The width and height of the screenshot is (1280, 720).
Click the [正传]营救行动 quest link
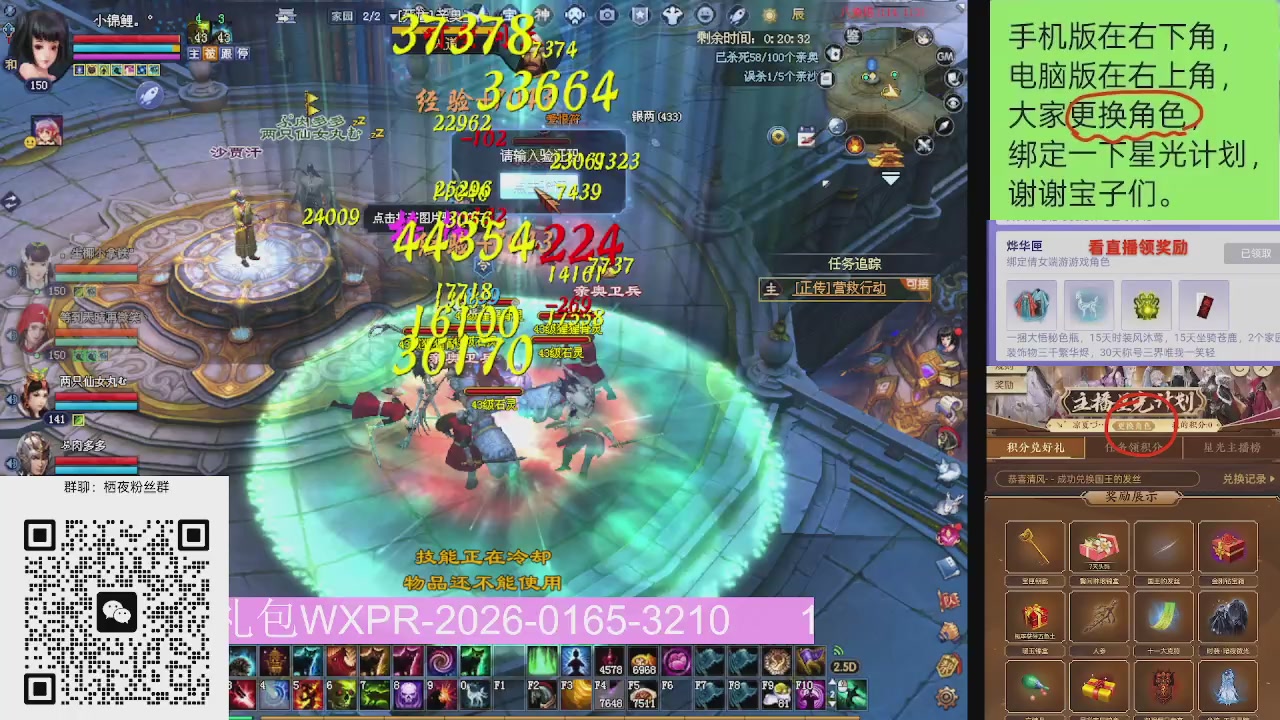pyautogui.click(x=840, y=289)
